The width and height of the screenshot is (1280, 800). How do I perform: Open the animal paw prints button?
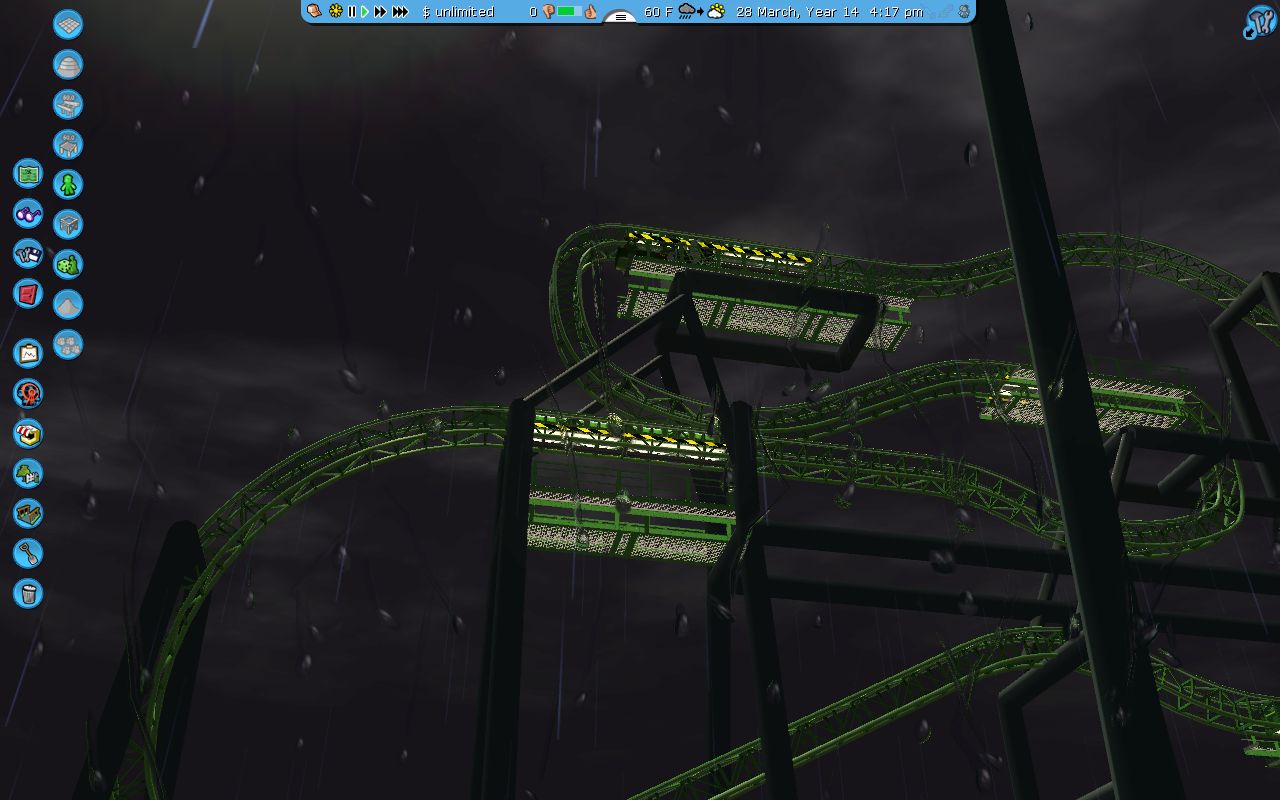[68, 344]
